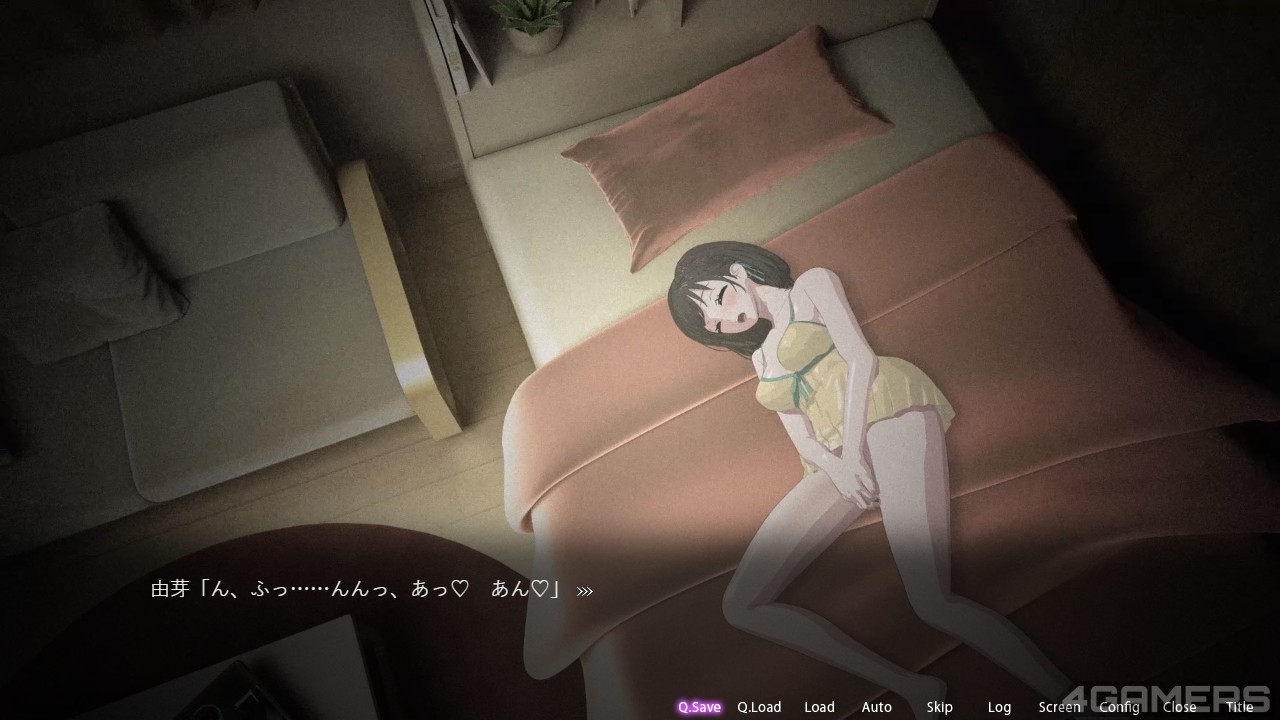Enable Auto text advance

coord(876,707)
